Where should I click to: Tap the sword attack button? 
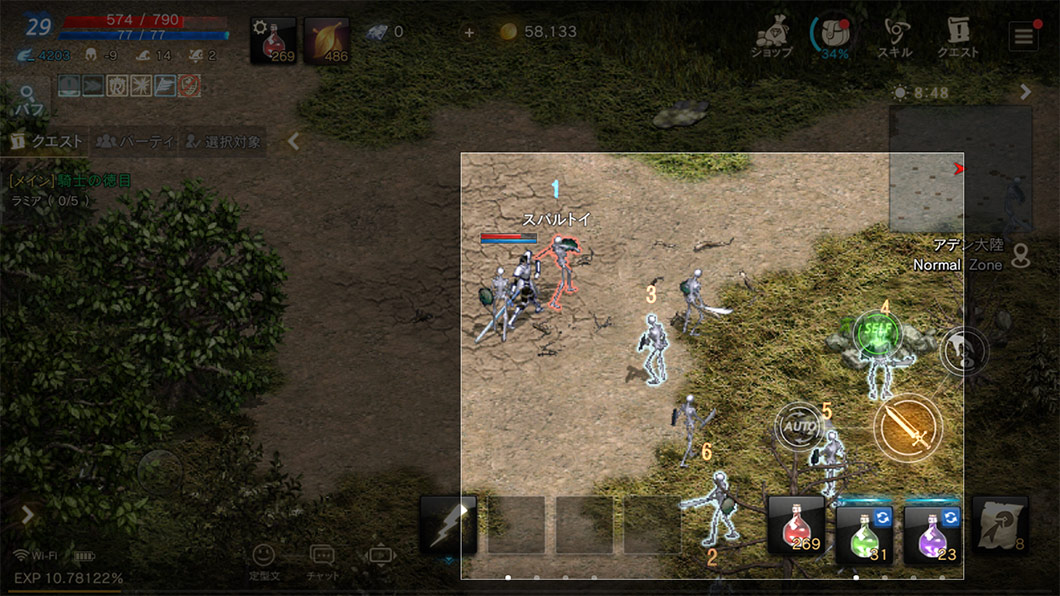pos(907,428)
